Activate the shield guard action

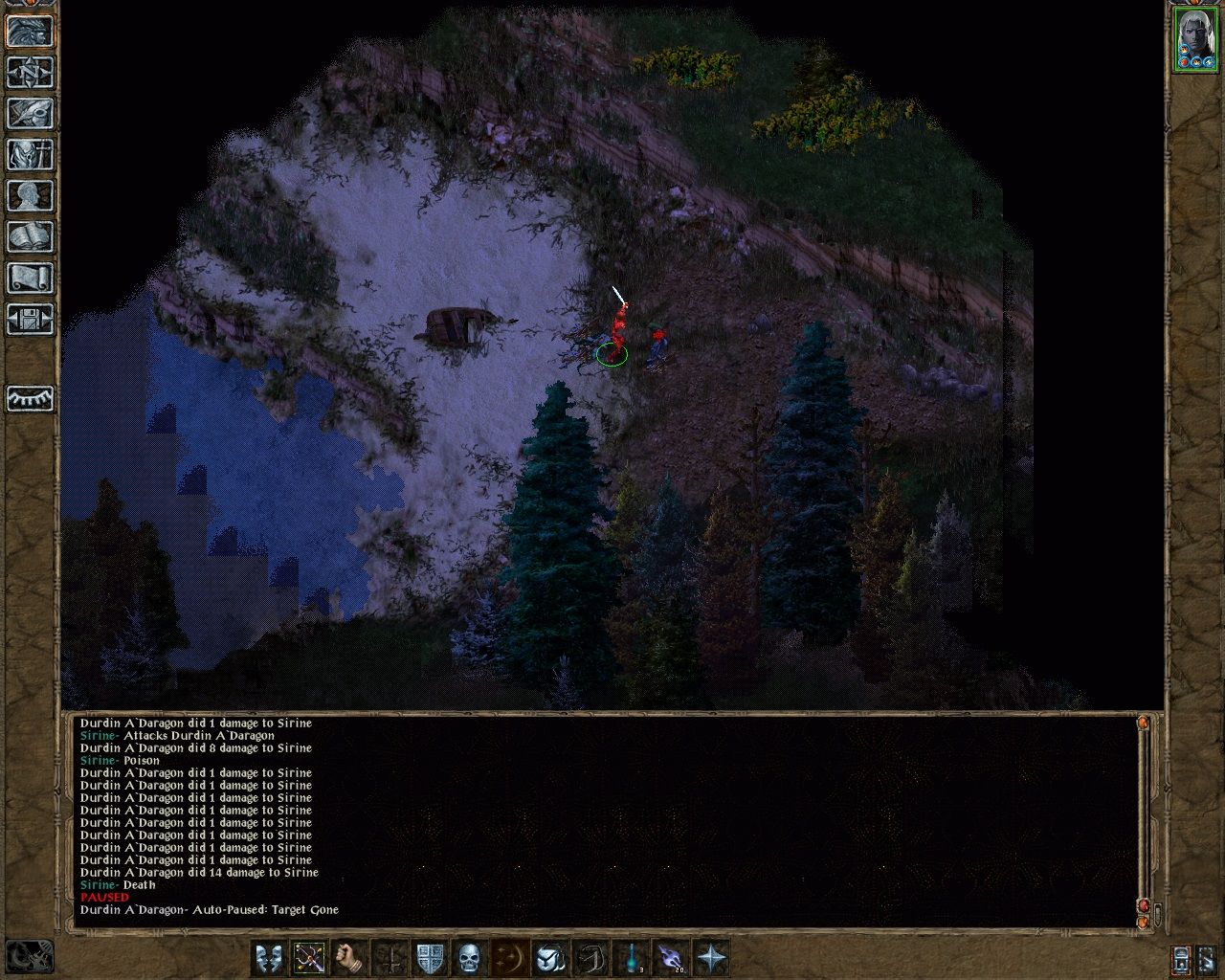(x=430, y=957)
